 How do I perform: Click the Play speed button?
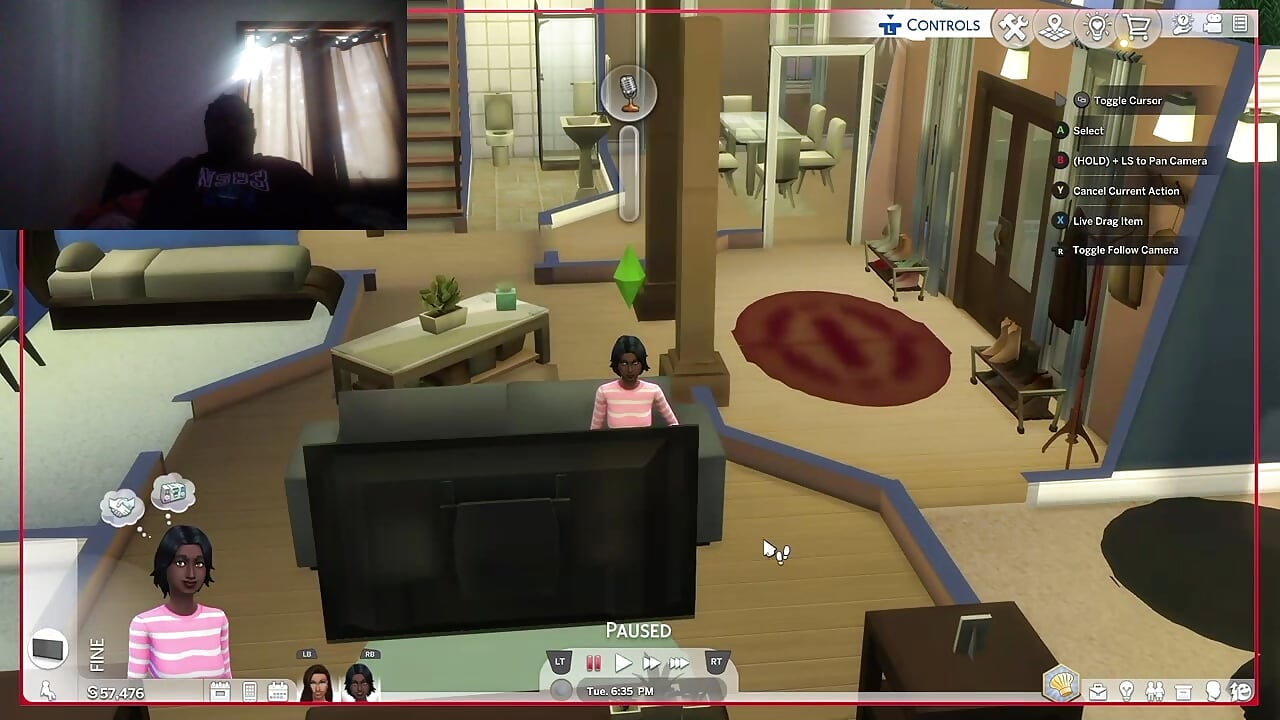[x=622, y=662]
